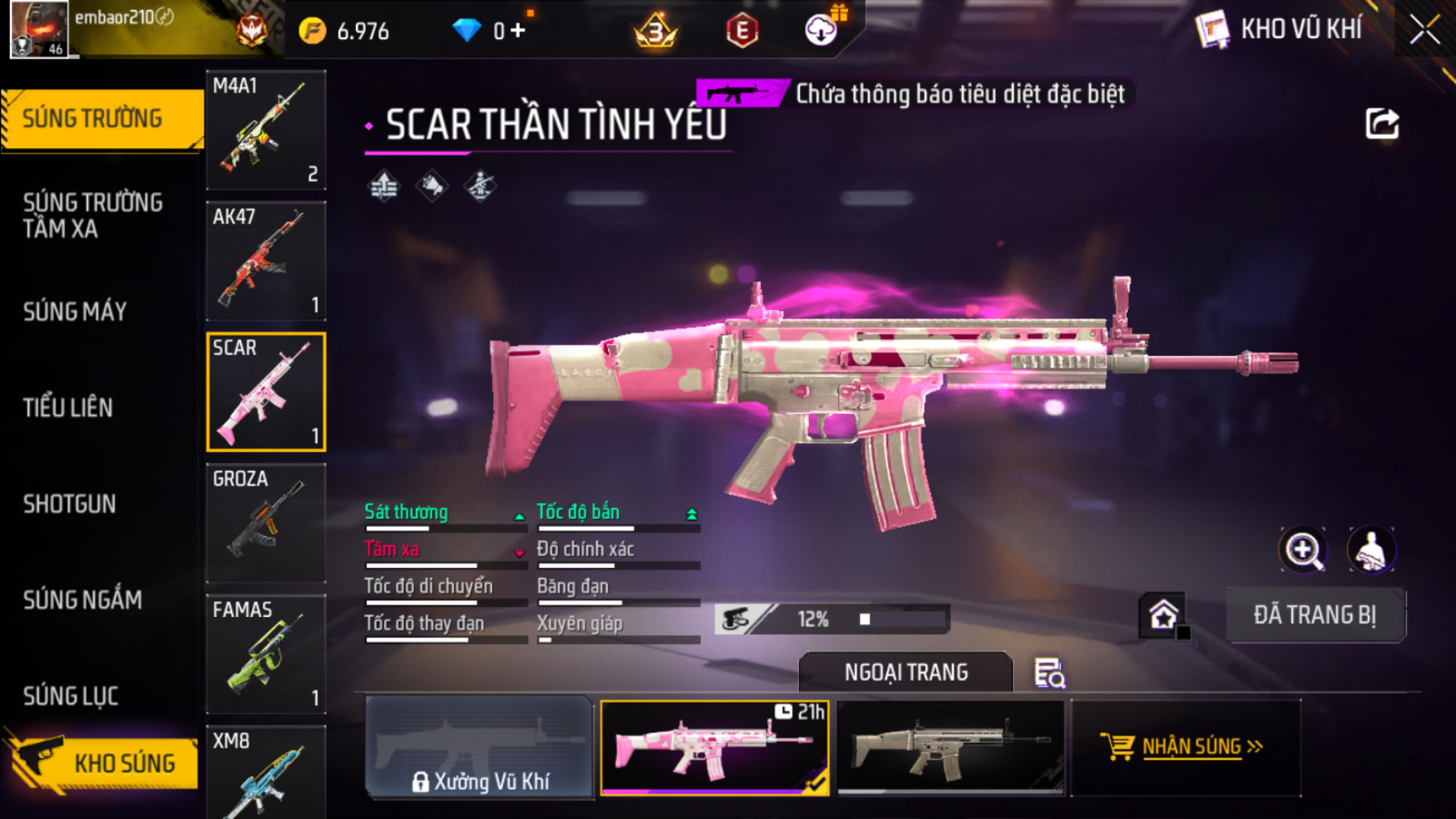Switch to the Súng Máy category
Image resolution: width=1456 pixels, height=819 pixels.
75,312
